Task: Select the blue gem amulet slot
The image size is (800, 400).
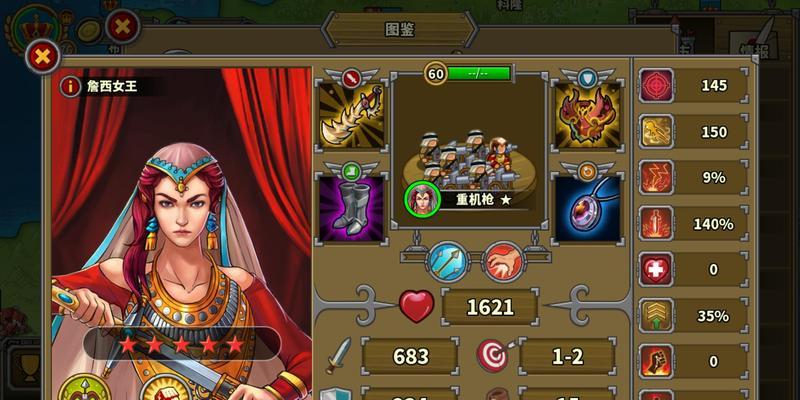Action: (588, 207)
